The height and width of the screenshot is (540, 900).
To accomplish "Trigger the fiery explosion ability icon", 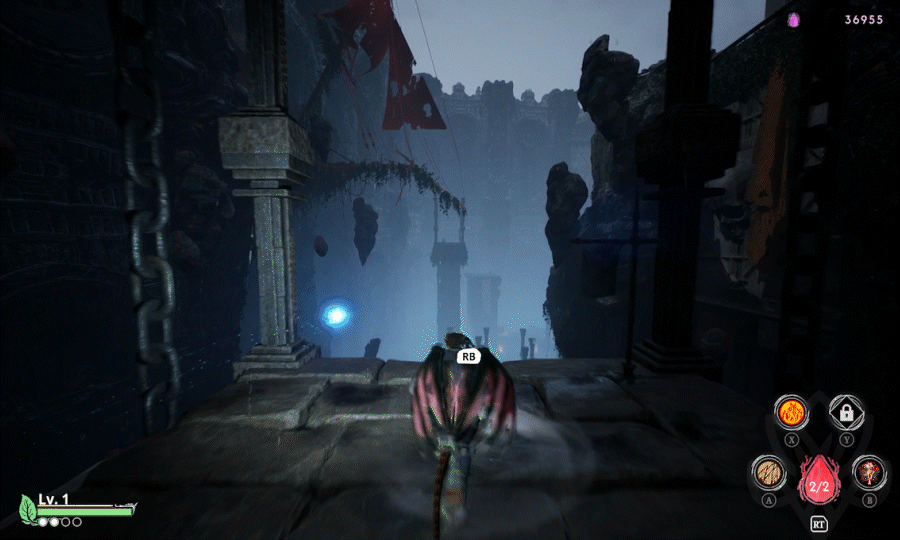I will [870, 472].
